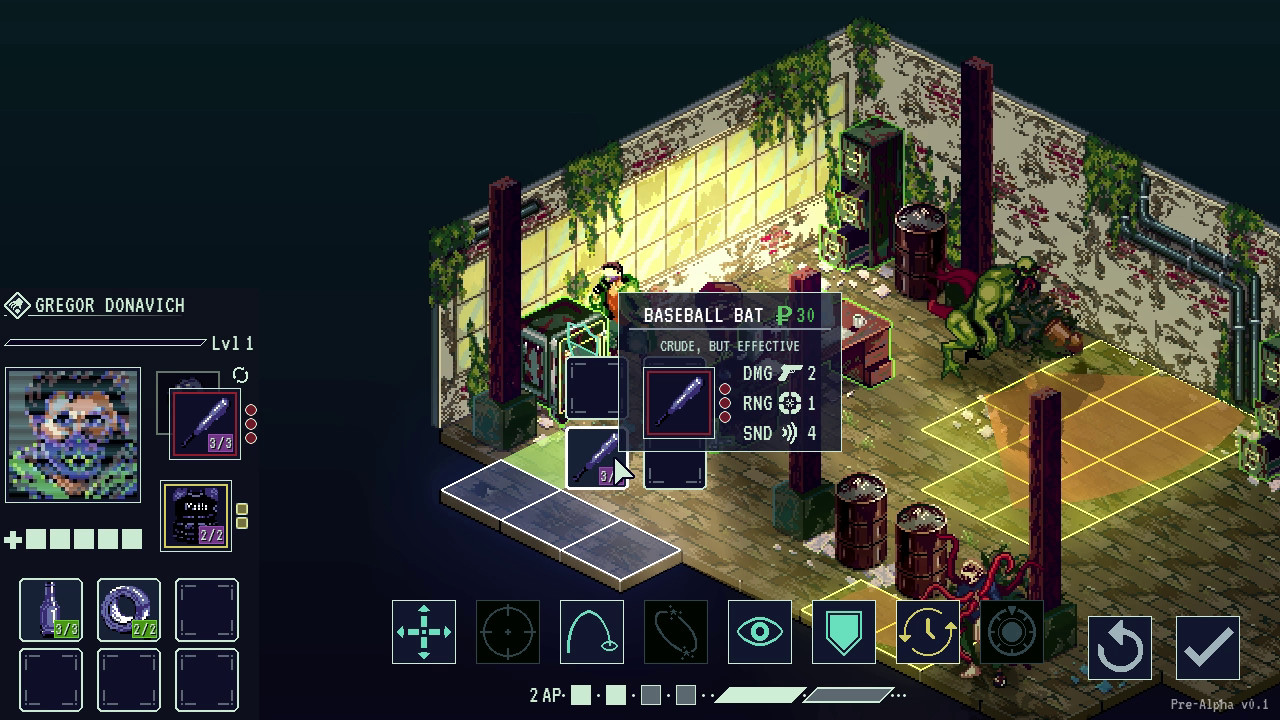Choose the arc throw action

click(592, 632)
